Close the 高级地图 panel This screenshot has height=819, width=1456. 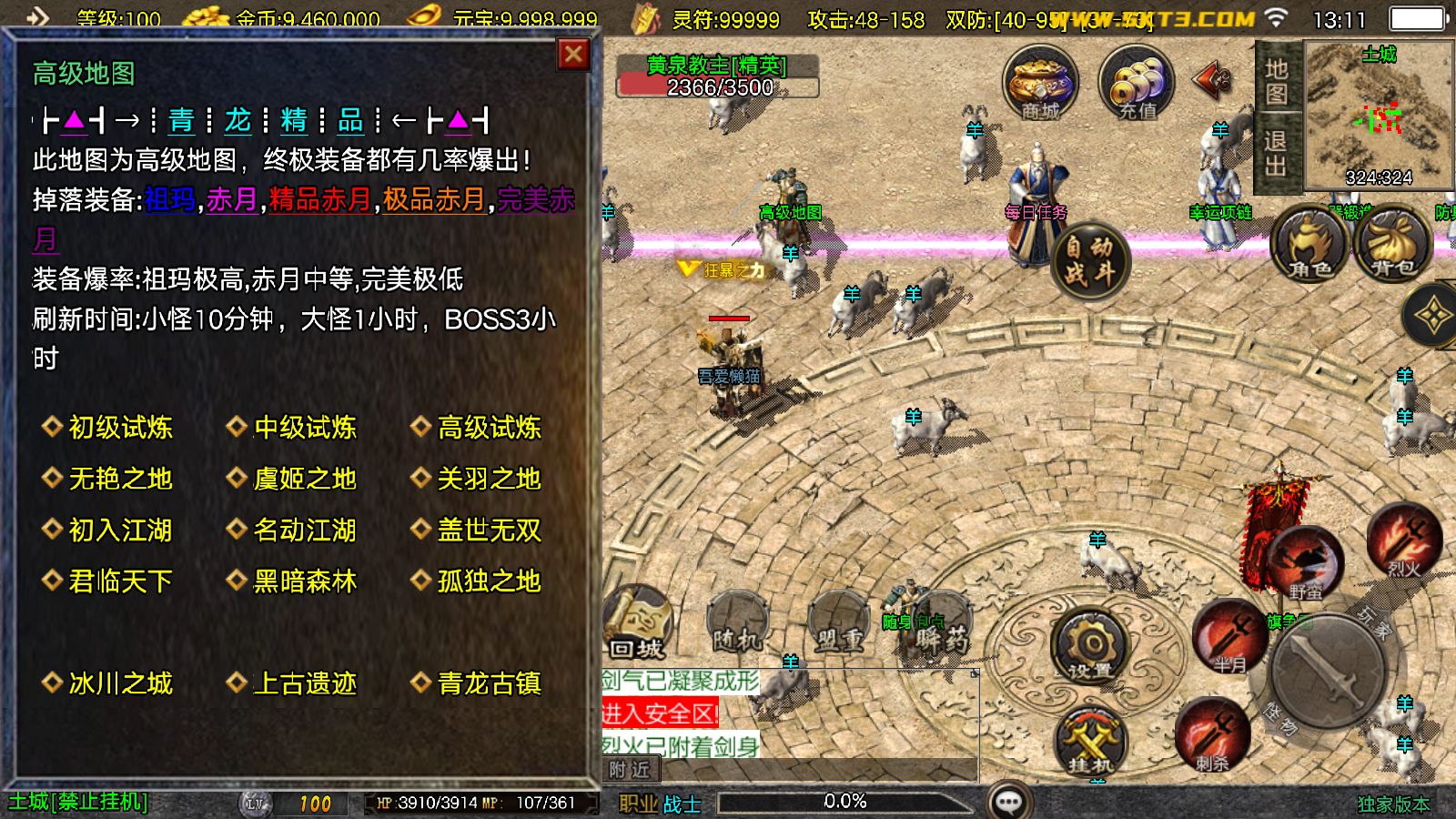573,55
